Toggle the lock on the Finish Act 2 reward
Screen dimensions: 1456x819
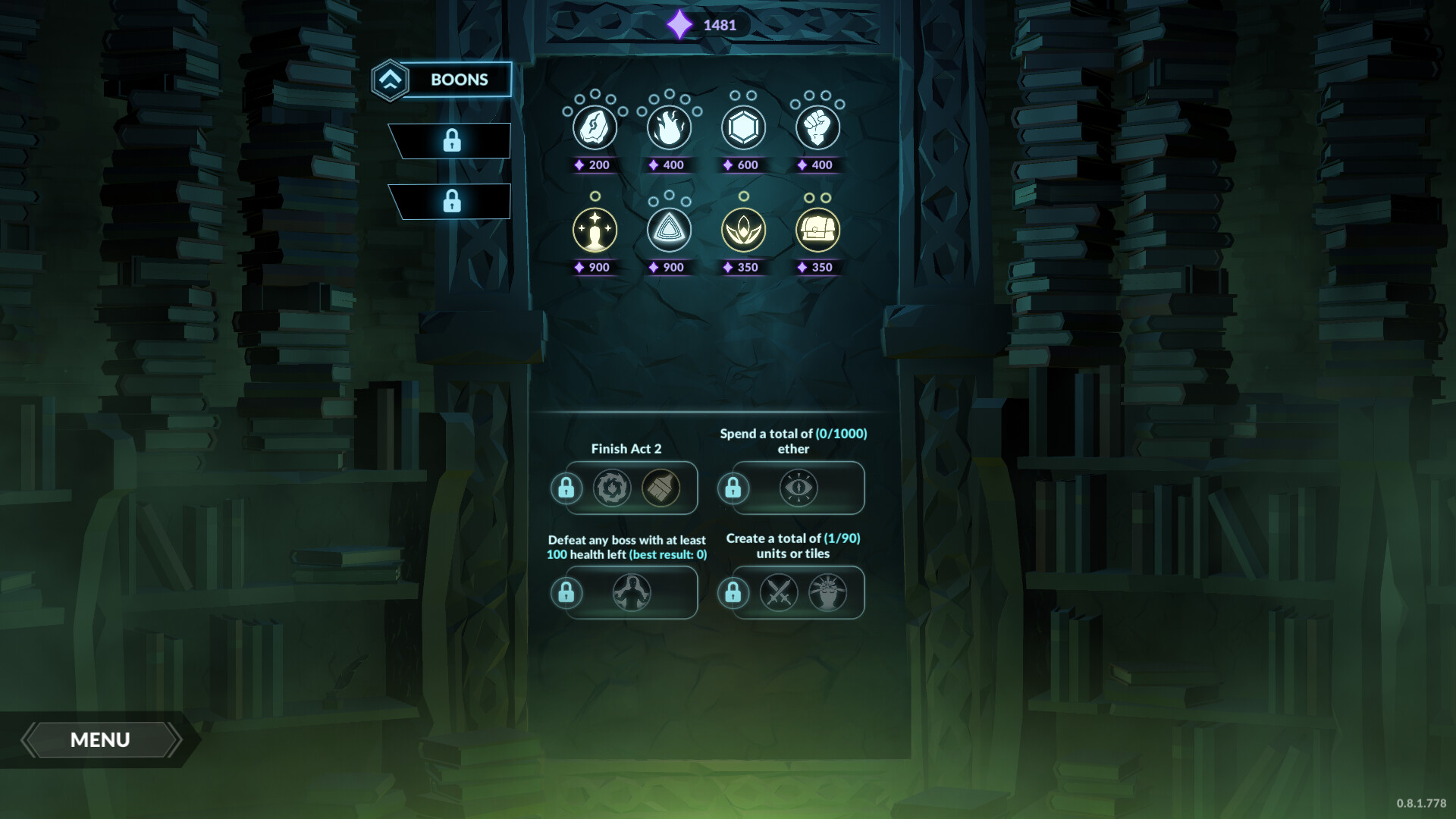tap(568, 488)
